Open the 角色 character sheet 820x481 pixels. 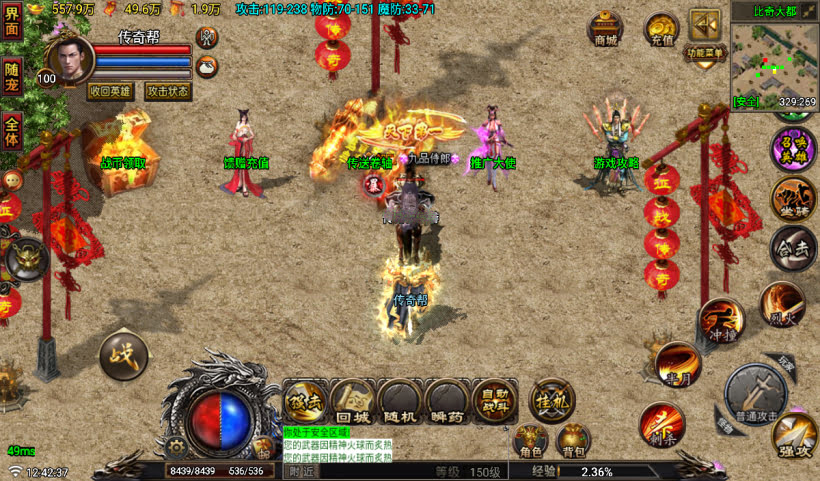[x=529, y=441]
